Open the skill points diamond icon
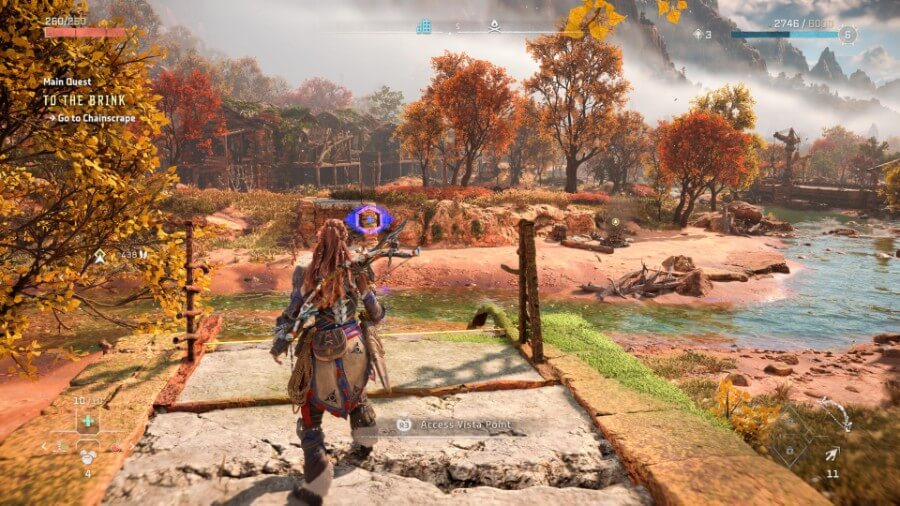The height and width of the screenshot is (506, 900). coord(698,34)
